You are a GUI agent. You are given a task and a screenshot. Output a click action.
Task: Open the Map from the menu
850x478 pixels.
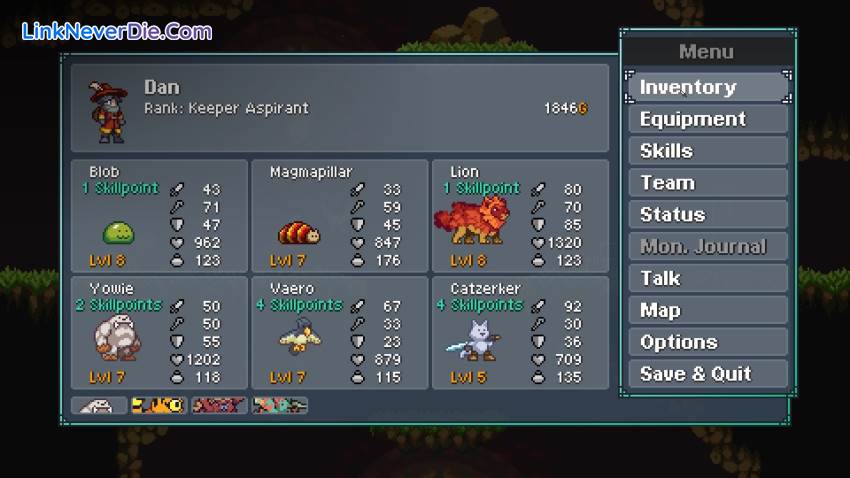[x=708, y=310]
